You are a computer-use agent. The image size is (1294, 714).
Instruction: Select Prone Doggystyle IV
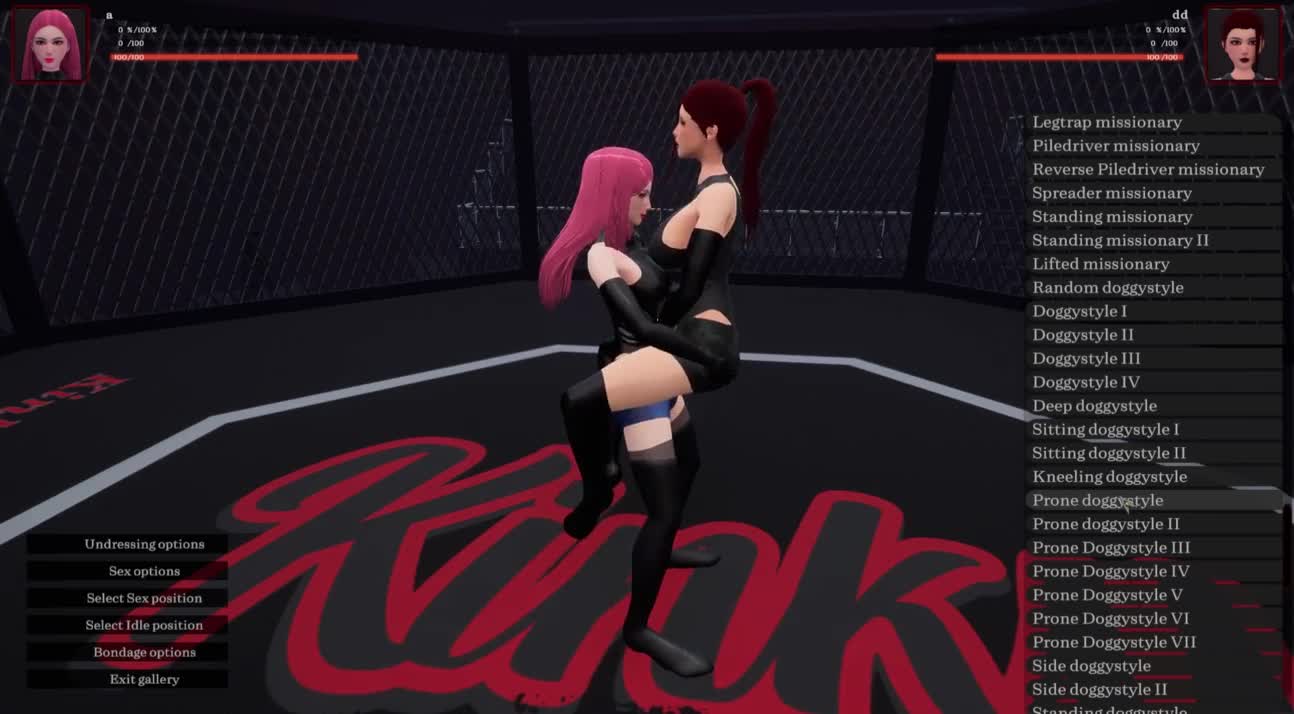tap(1110, 571)
